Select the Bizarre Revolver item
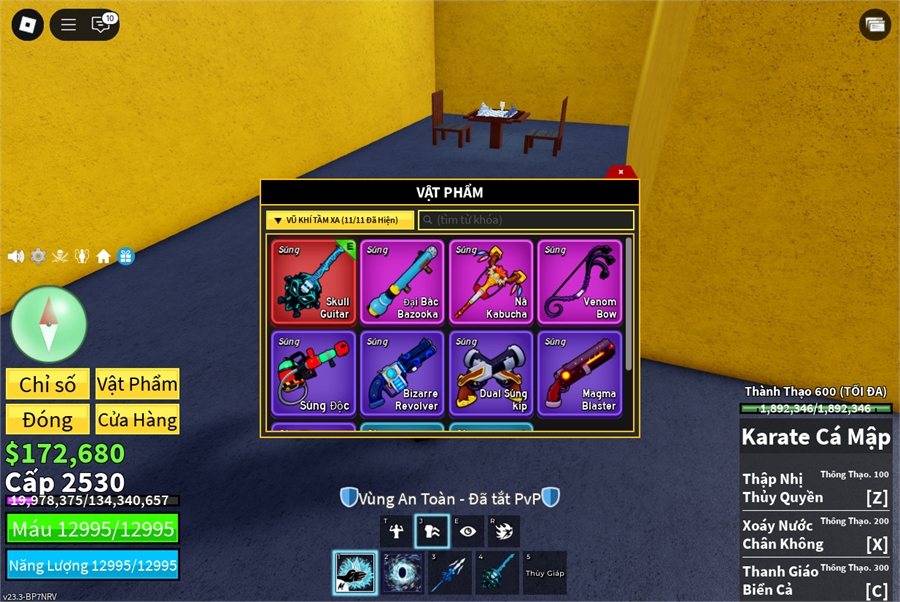900x602 pixels. coord(402,373)
